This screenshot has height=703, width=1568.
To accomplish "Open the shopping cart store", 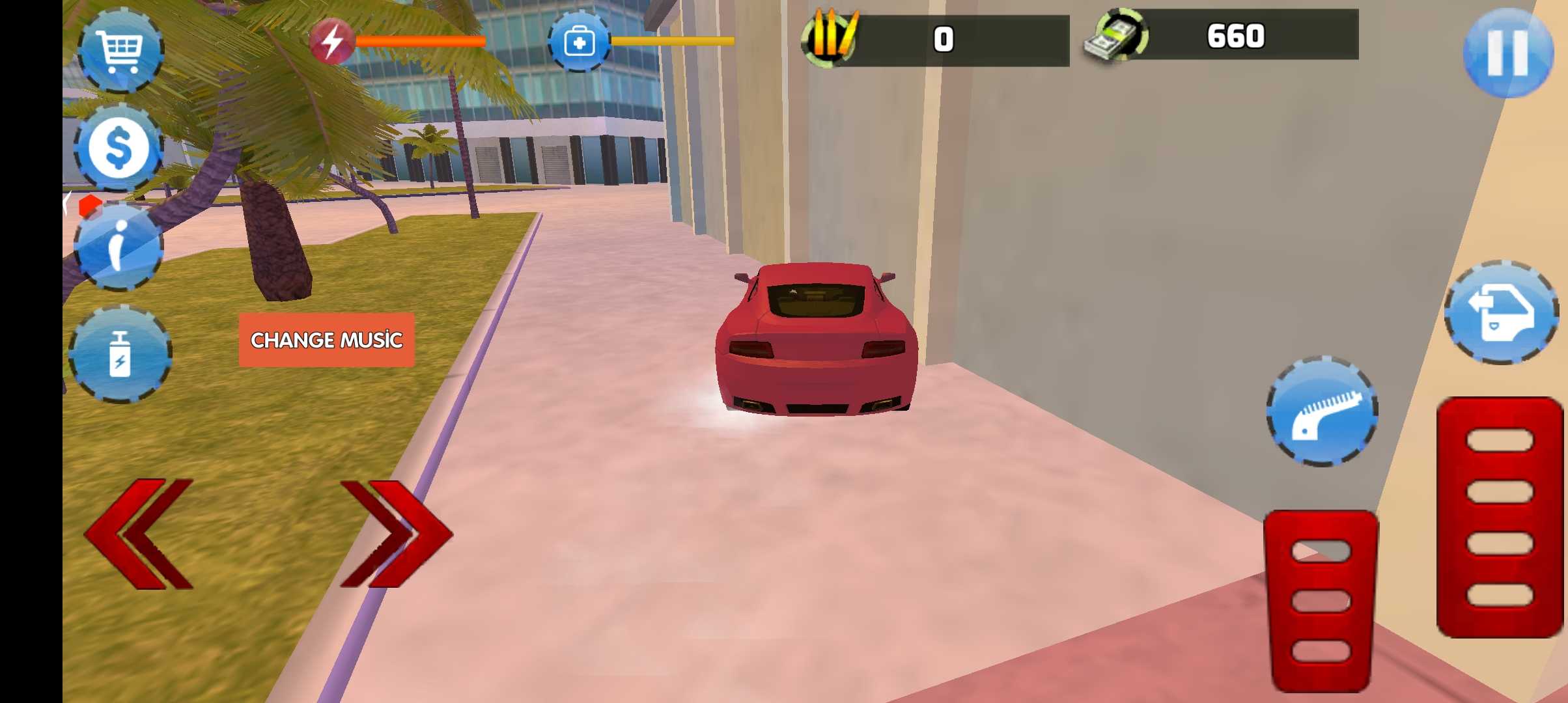I will pos(120,50).
